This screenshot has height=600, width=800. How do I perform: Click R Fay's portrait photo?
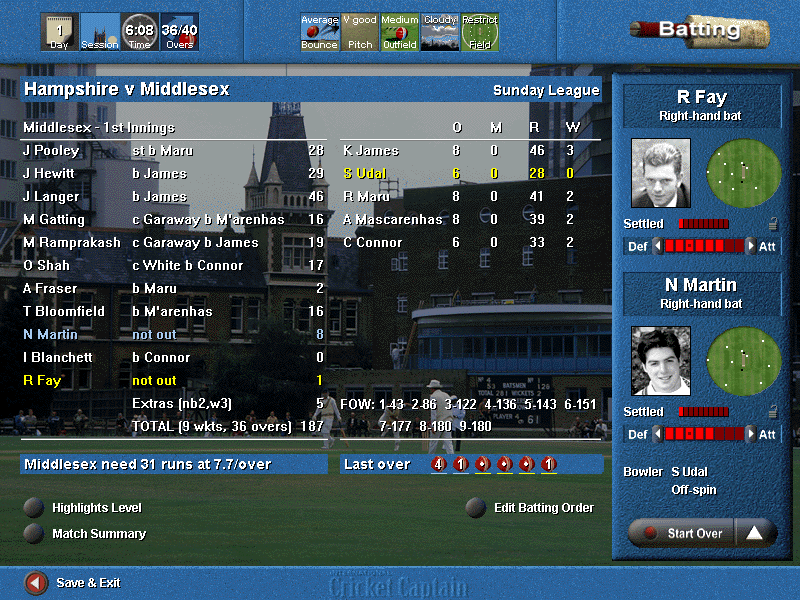(x=661, y=173)
